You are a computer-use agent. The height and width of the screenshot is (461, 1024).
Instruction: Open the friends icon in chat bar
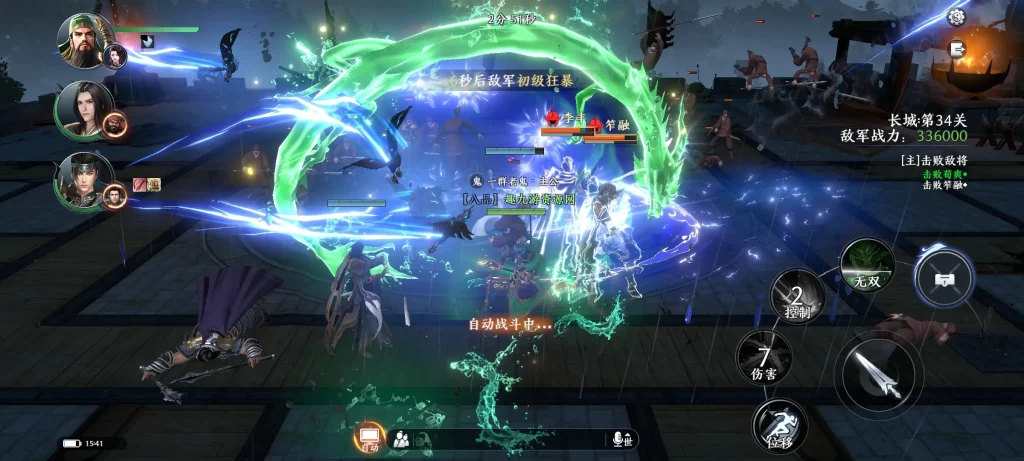(401, 438)
